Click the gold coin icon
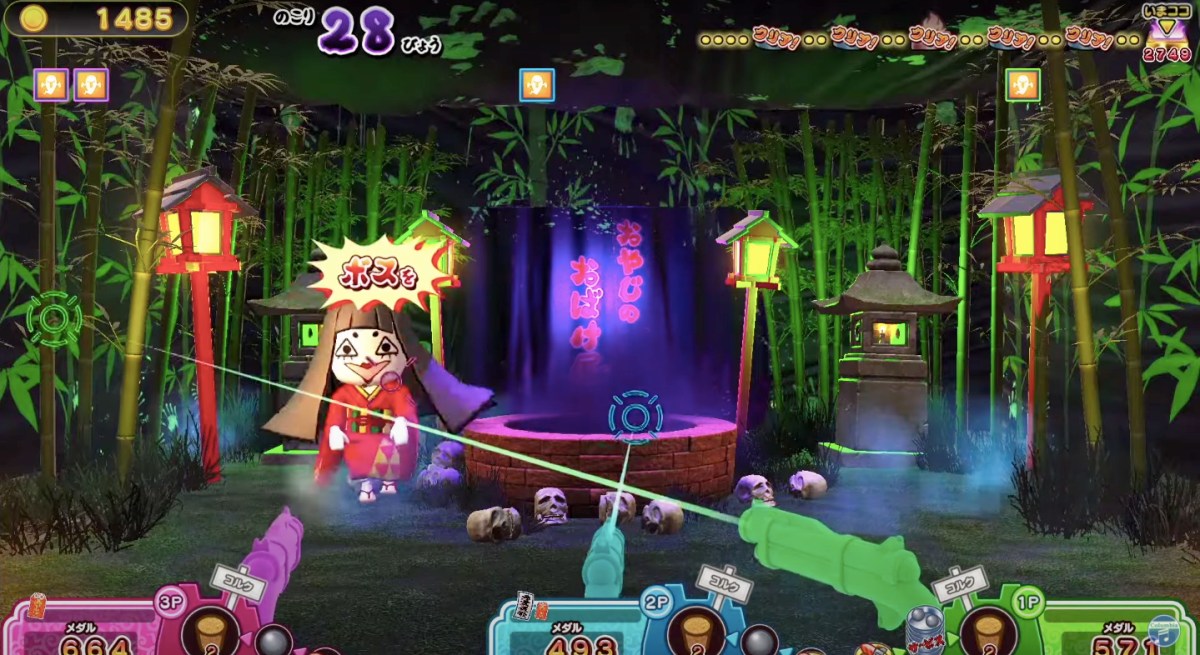Screen dimensions: 1200x655 point(33,17)
